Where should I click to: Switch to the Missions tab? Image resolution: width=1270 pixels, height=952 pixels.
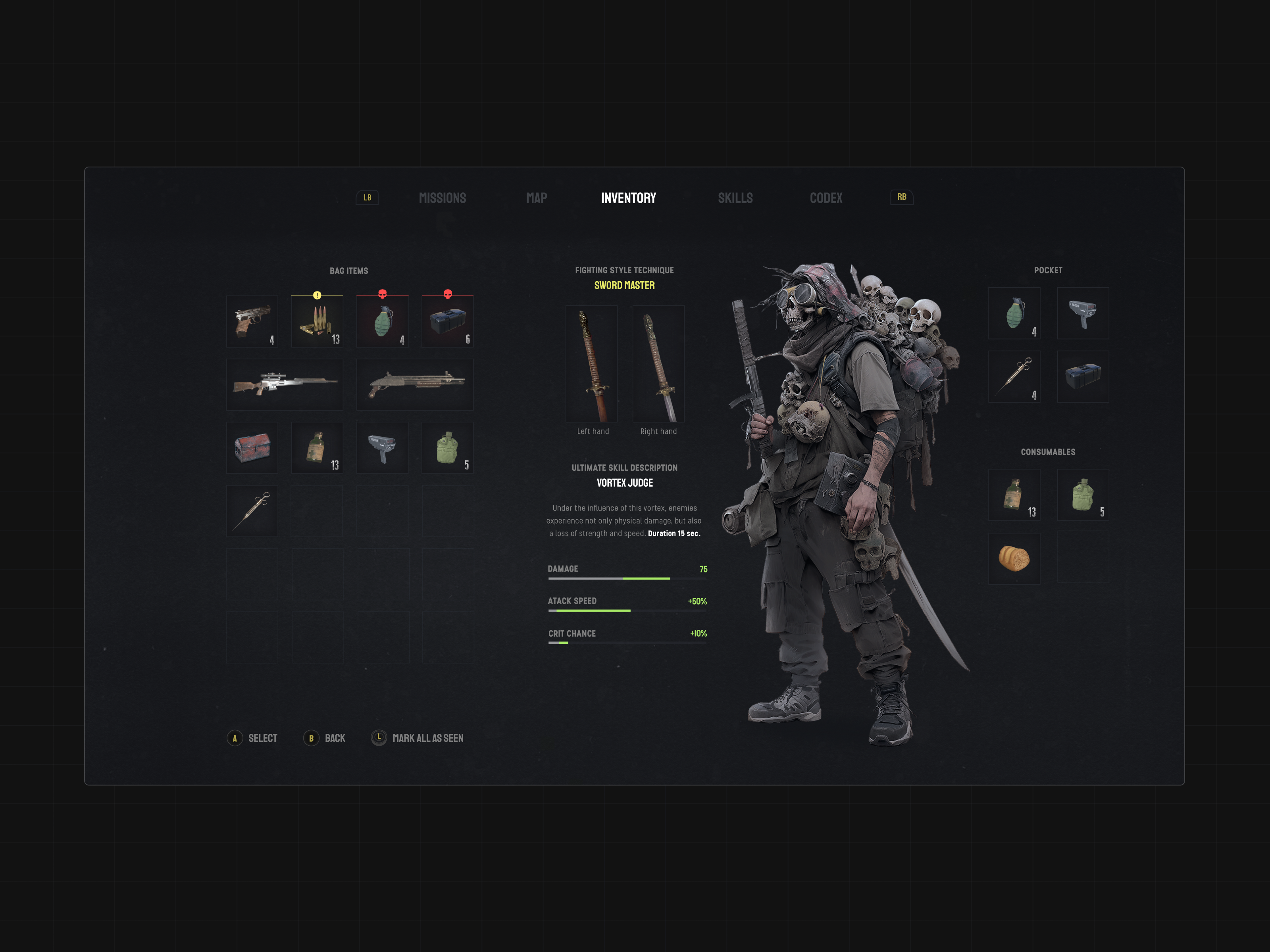pyautogui.click(x=442, y=198)
